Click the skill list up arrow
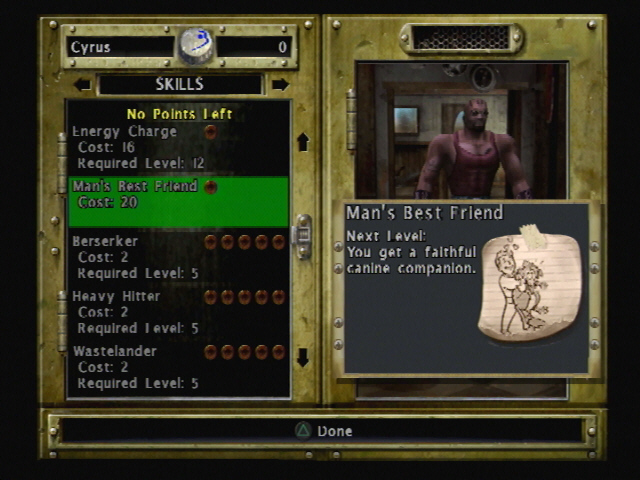This screenshot has width=640, height=480. [302, 142]
